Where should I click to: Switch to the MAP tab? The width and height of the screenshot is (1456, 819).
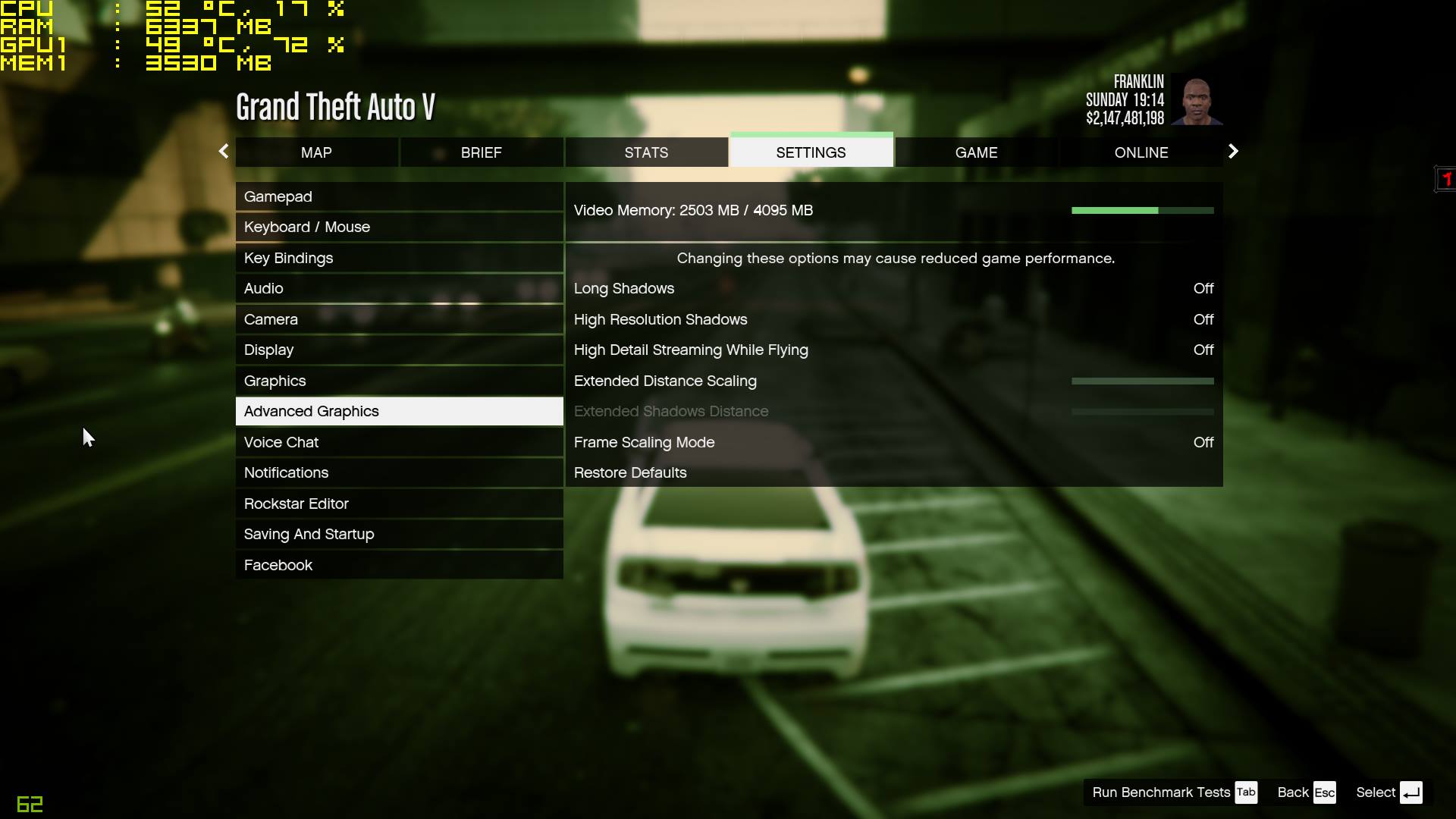coord(316,152)
